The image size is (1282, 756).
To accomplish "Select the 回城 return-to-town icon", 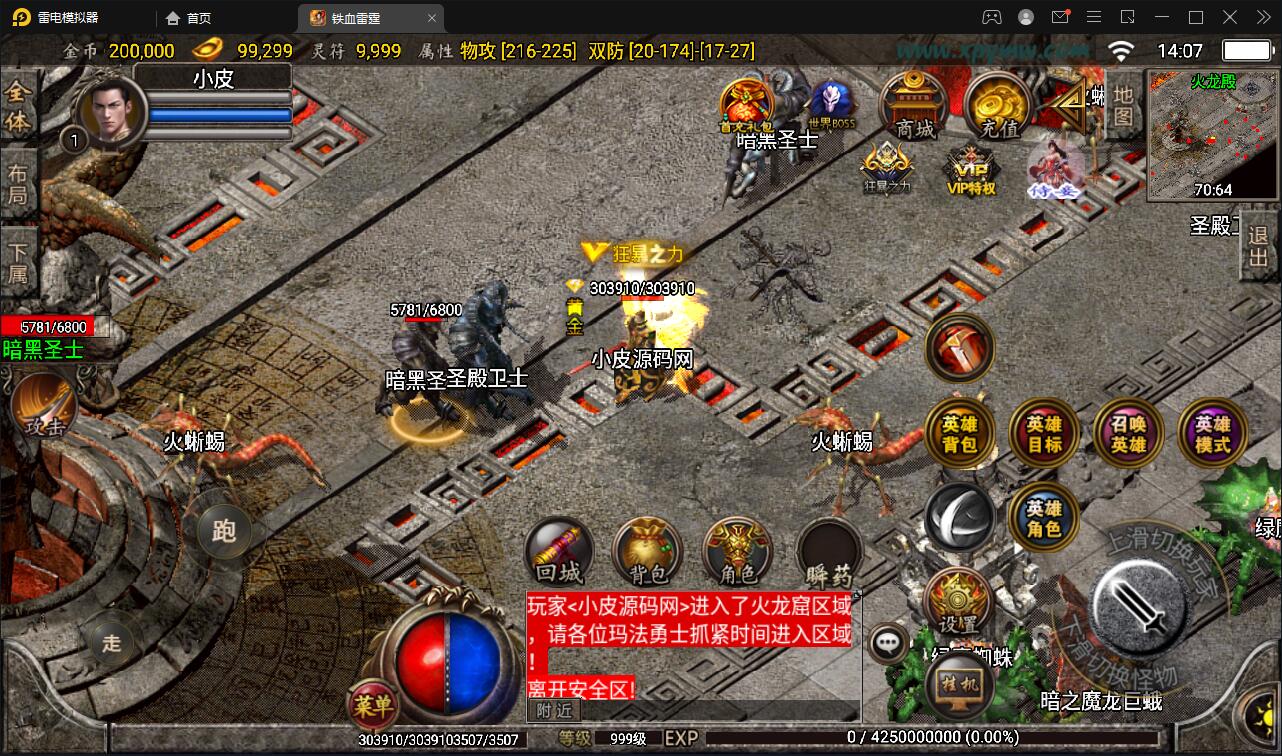I will tap(561, 551).
